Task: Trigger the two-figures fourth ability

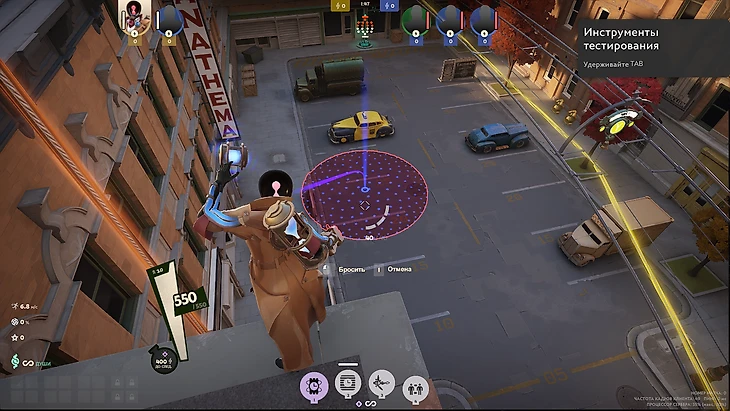Action: coord(413,384)
